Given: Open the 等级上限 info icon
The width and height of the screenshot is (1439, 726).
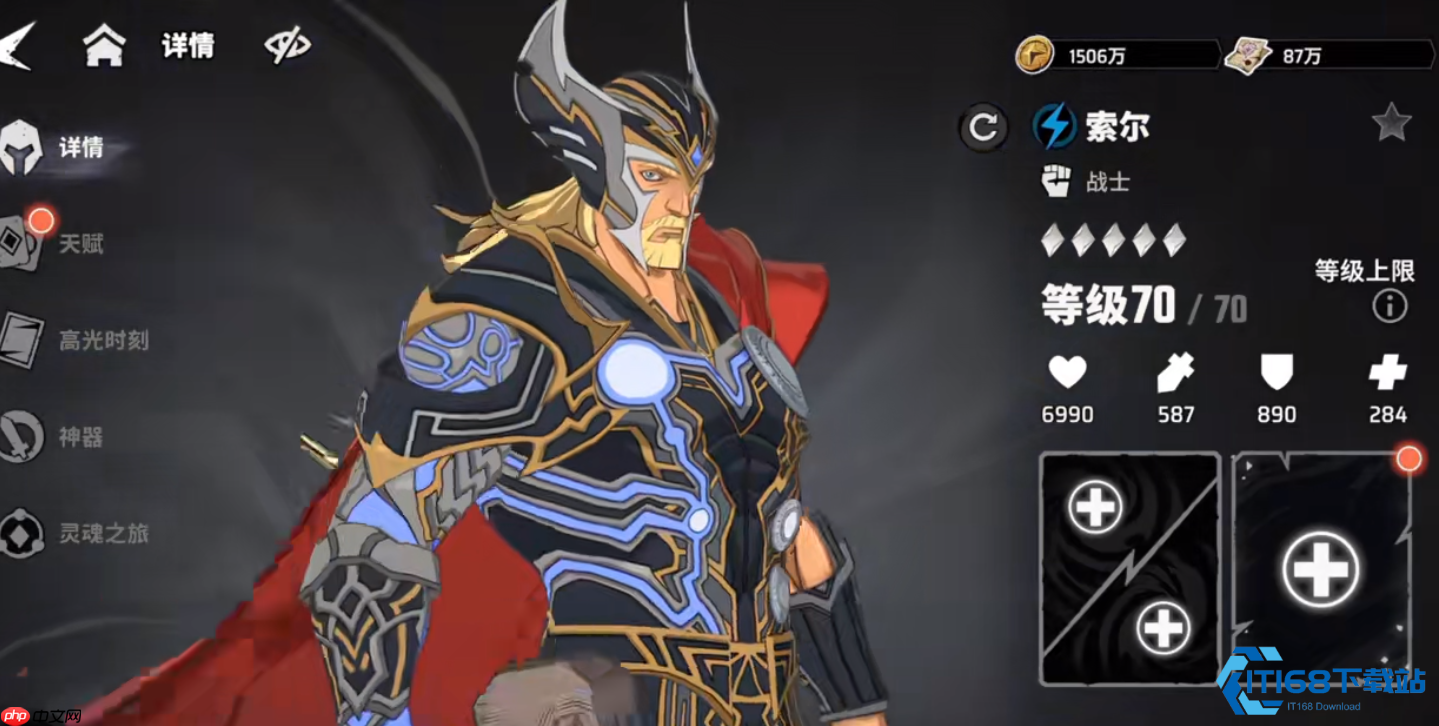Looking at the screenshot, I should pyautogui.click(x=1390, y=306).
